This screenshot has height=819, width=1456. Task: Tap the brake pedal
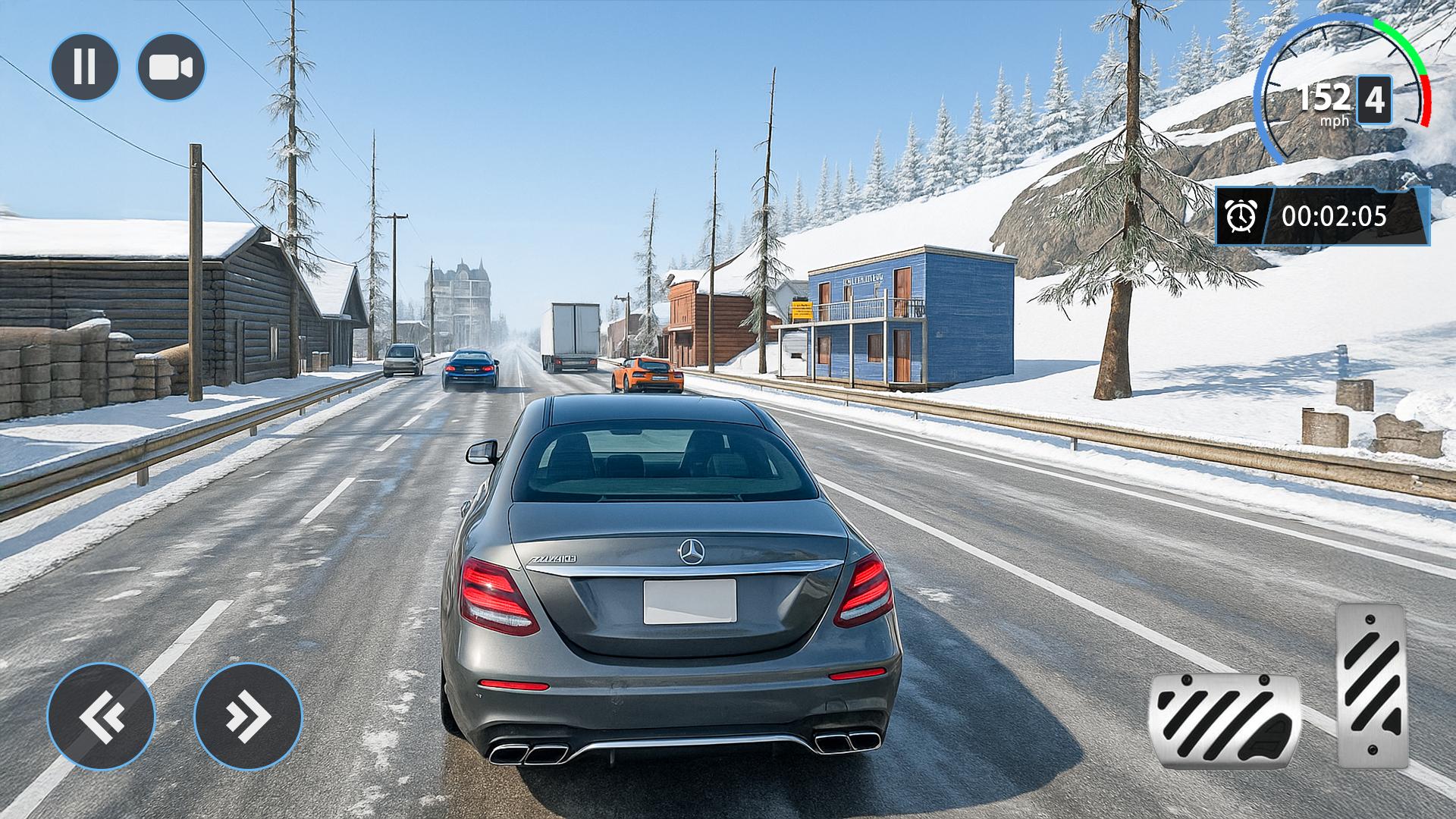tap(1224, 722)
